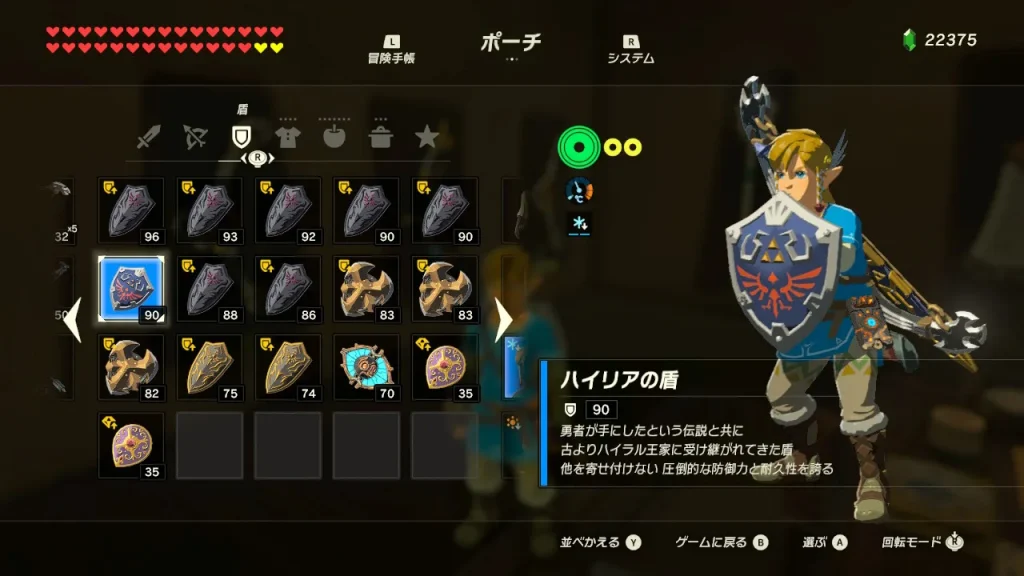Open the システム menu page

(630, 50)
